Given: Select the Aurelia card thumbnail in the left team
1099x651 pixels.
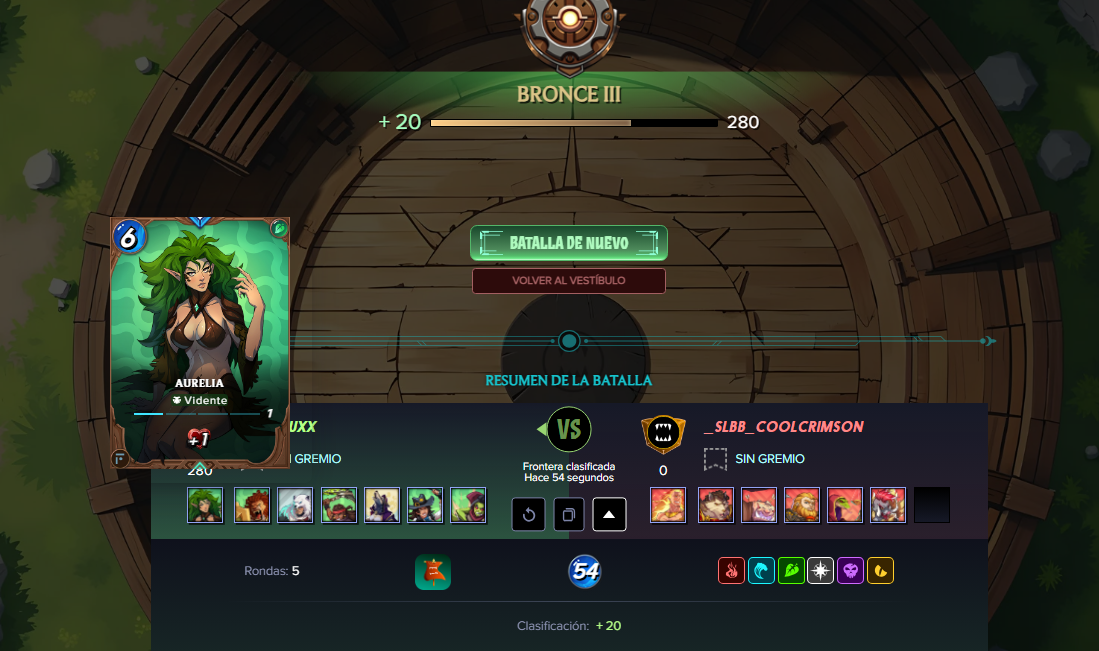Looking at the screenshot, I should (205, 505).
